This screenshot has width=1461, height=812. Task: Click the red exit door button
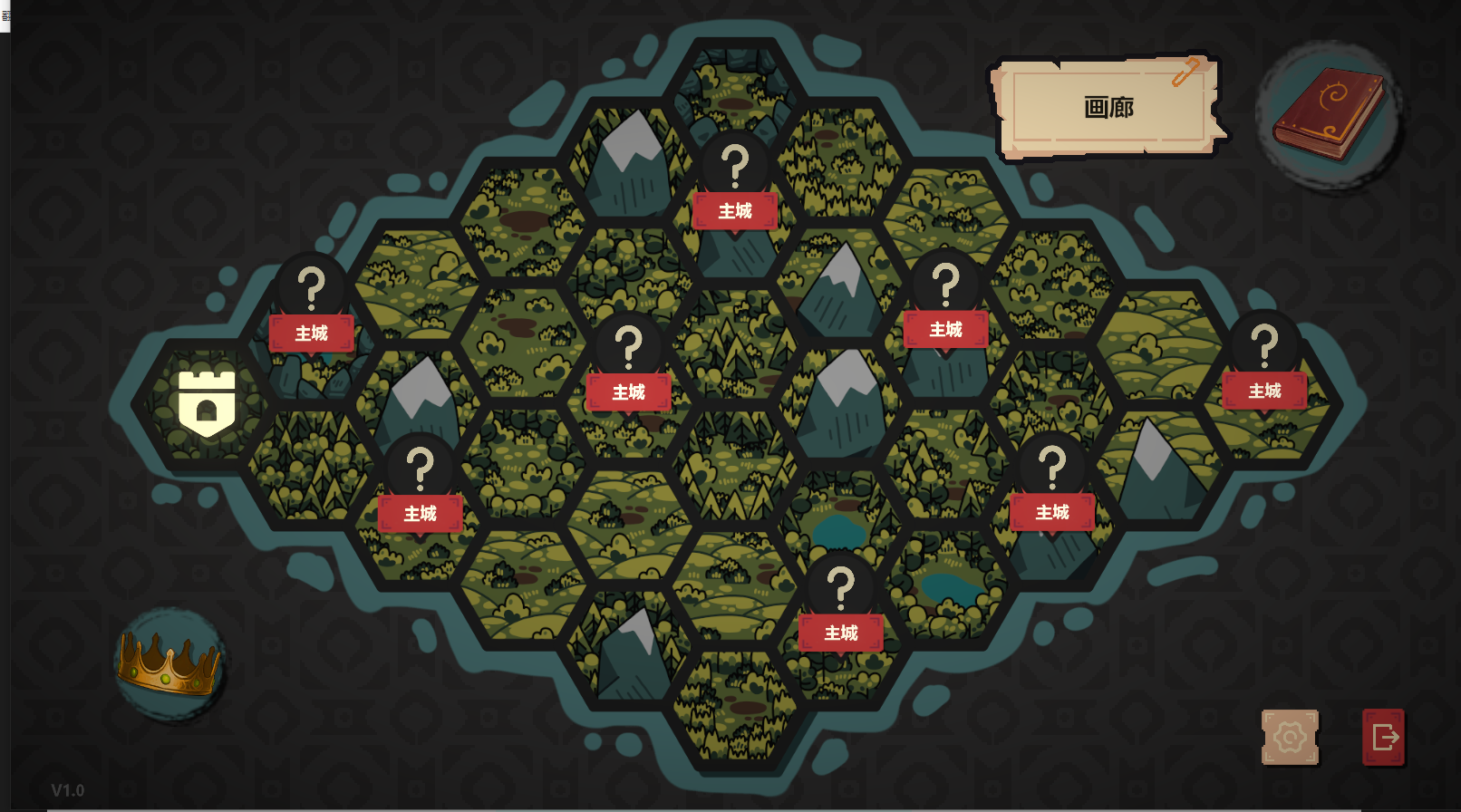tap(1384, 738)
